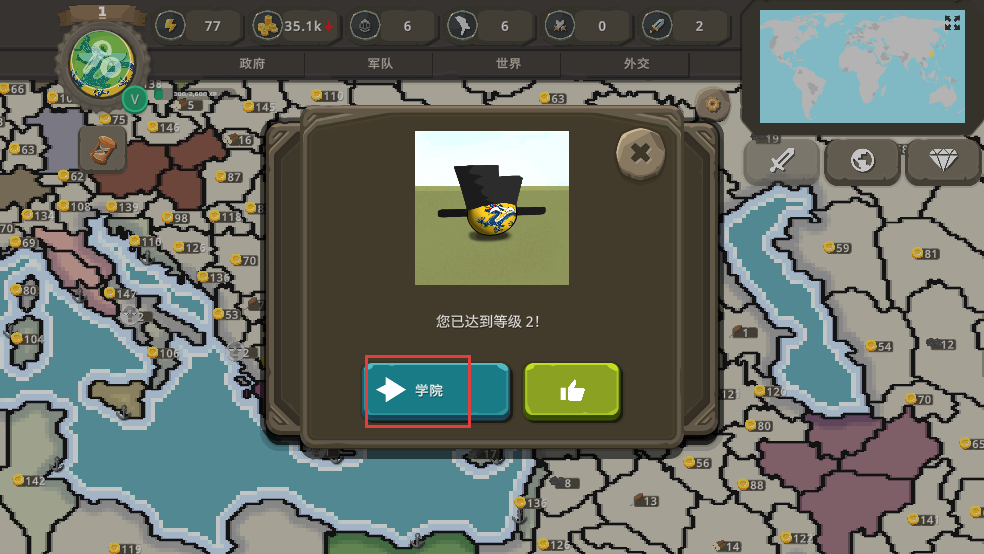The image size is (984, 554).
Task: Switch to the 政府 government tab
Action: coord(252,63)
